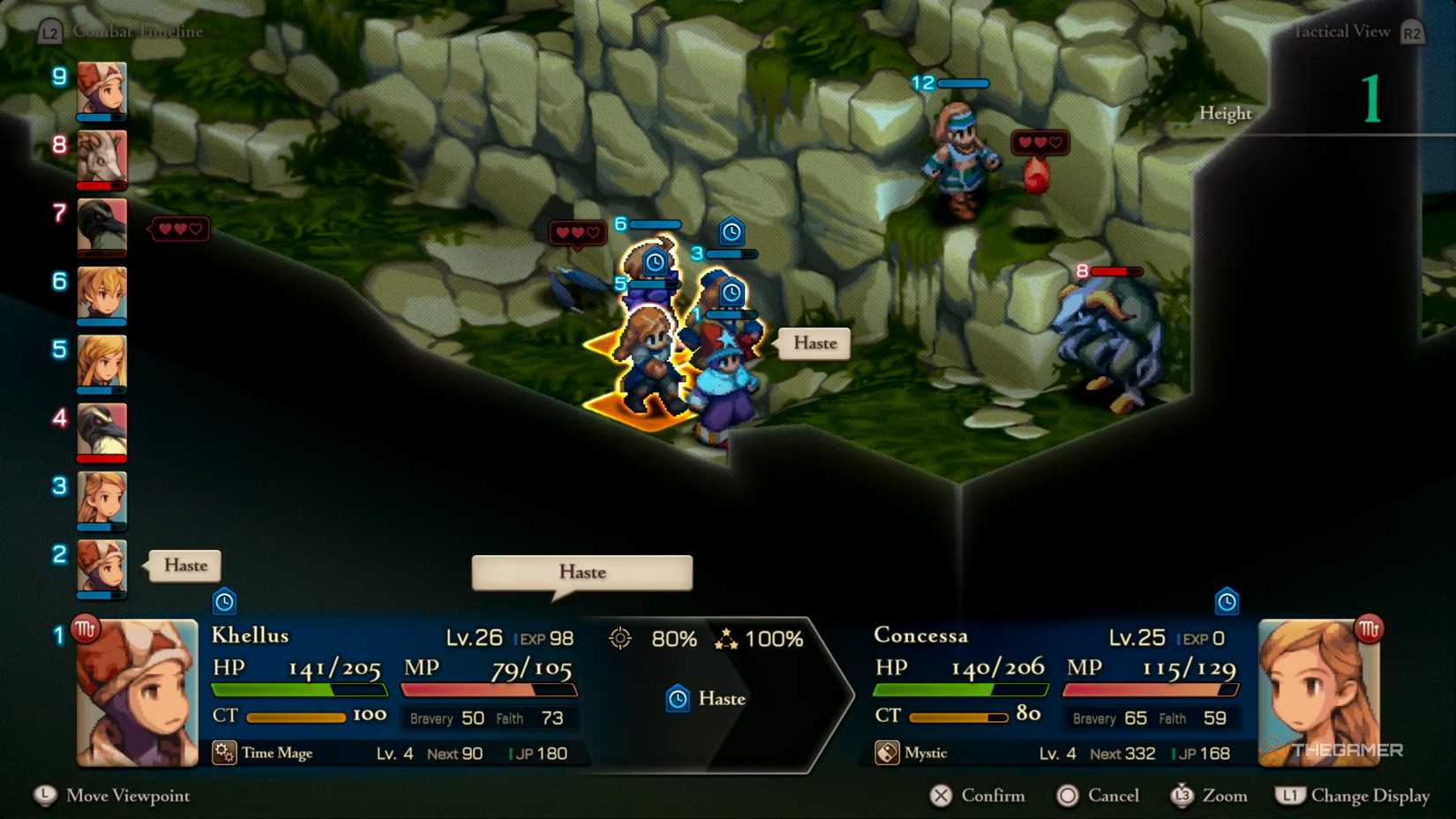Open Concessa's large character portrait
This screenshot has height=819, width=1456.
coord(1318,694)
